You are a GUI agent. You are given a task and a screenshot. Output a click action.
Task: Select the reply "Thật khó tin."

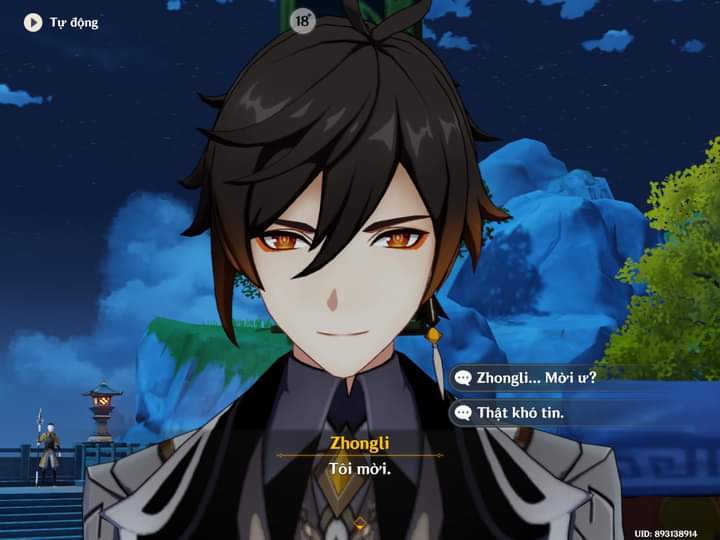click(x=520, y=412)
